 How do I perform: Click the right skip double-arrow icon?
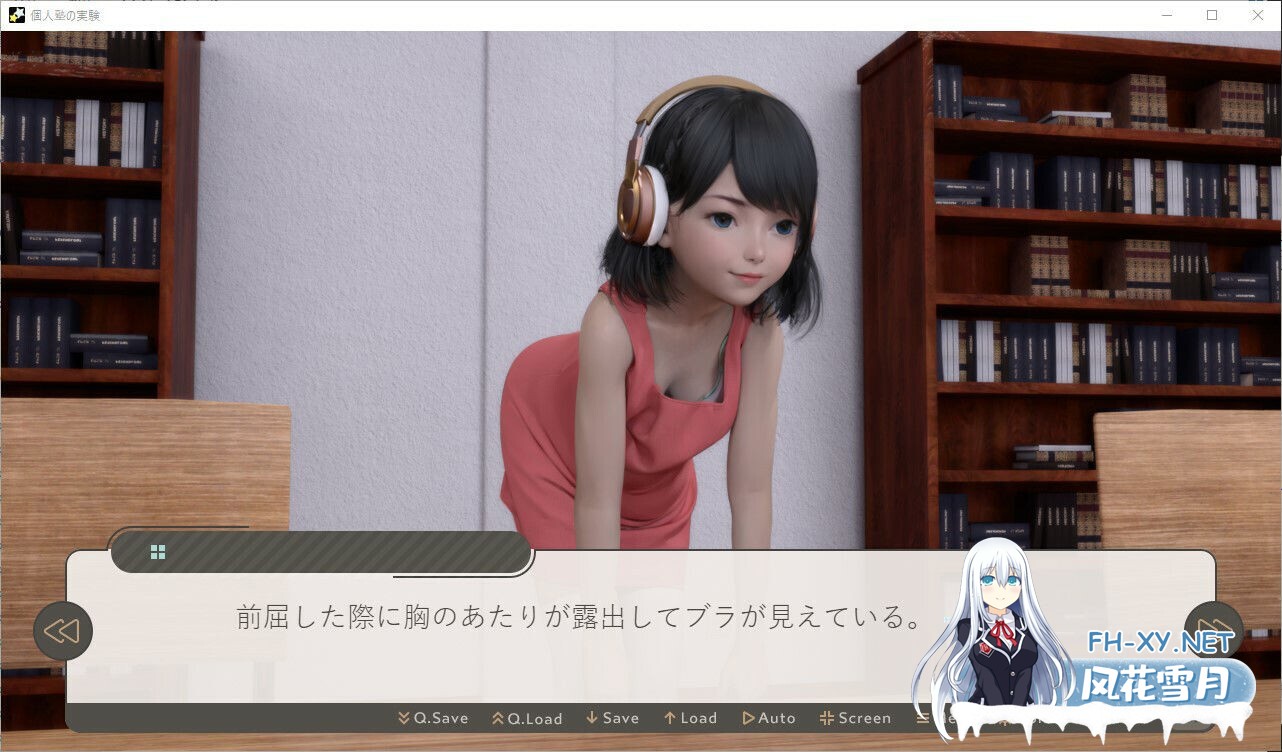point(1213,630)
